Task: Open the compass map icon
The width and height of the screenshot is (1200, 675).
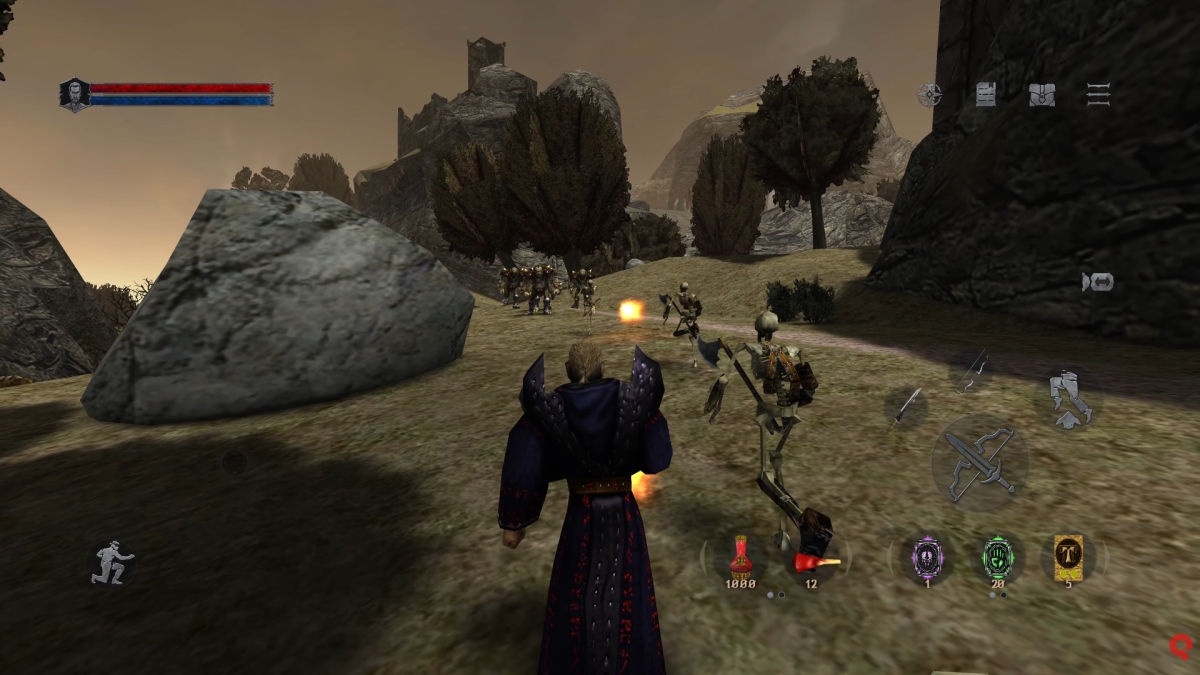Action: point(930,95)
